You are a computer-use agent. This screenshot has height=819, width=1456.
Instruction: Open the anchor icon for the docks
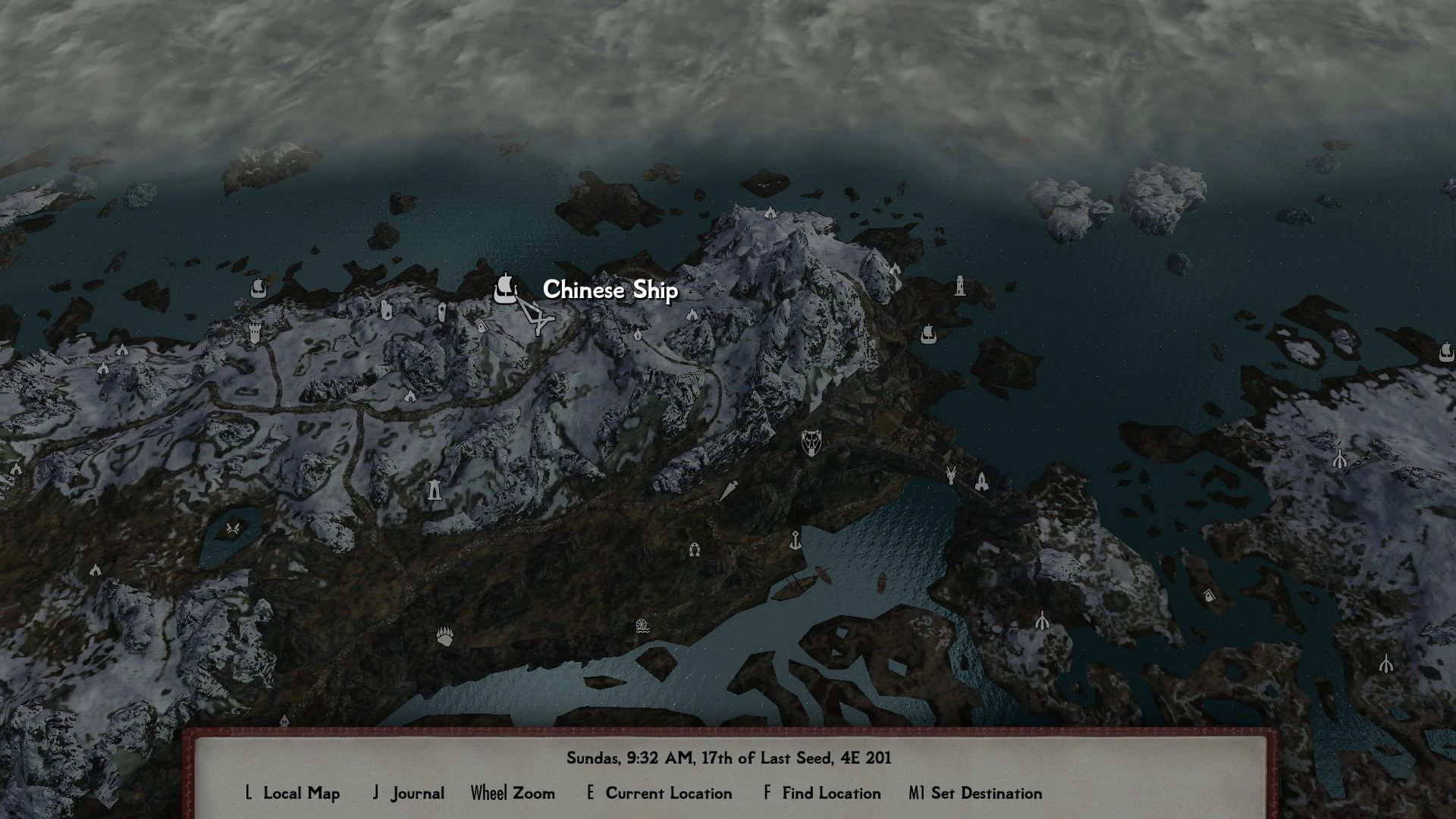point(795,541)
